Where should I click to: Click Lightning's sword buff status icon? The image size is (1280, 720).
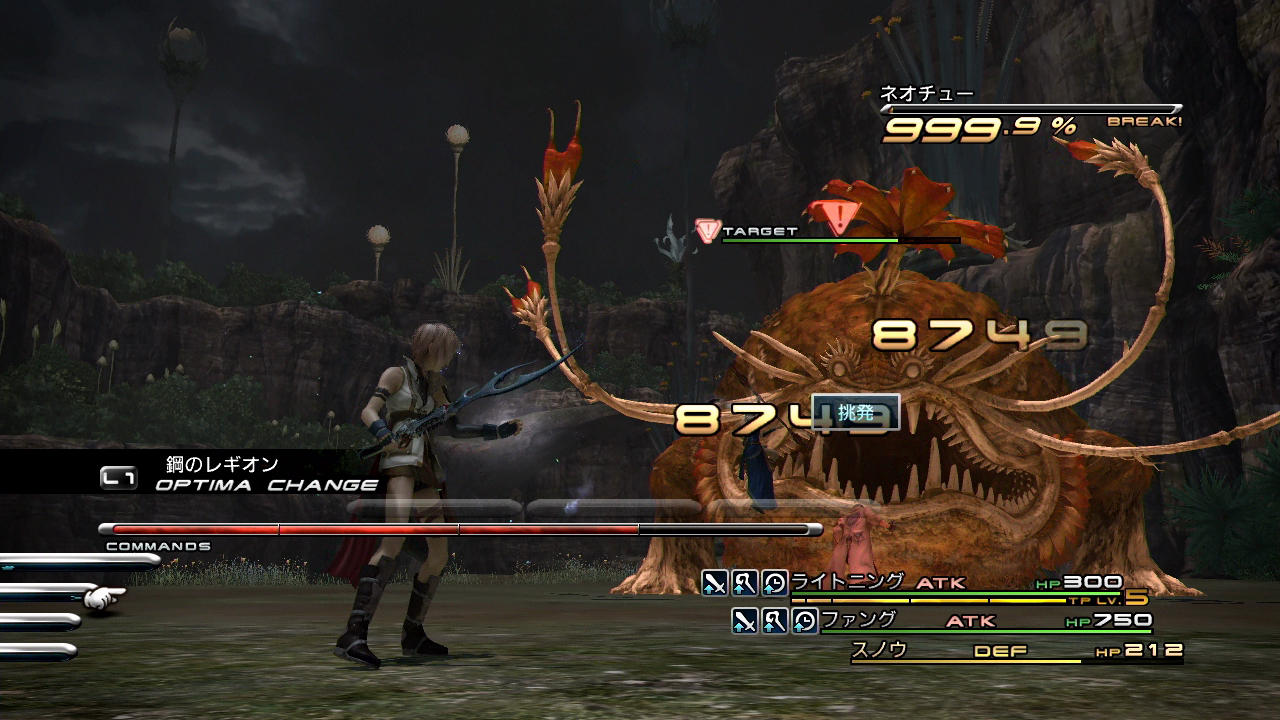click(x=714, y=583)
